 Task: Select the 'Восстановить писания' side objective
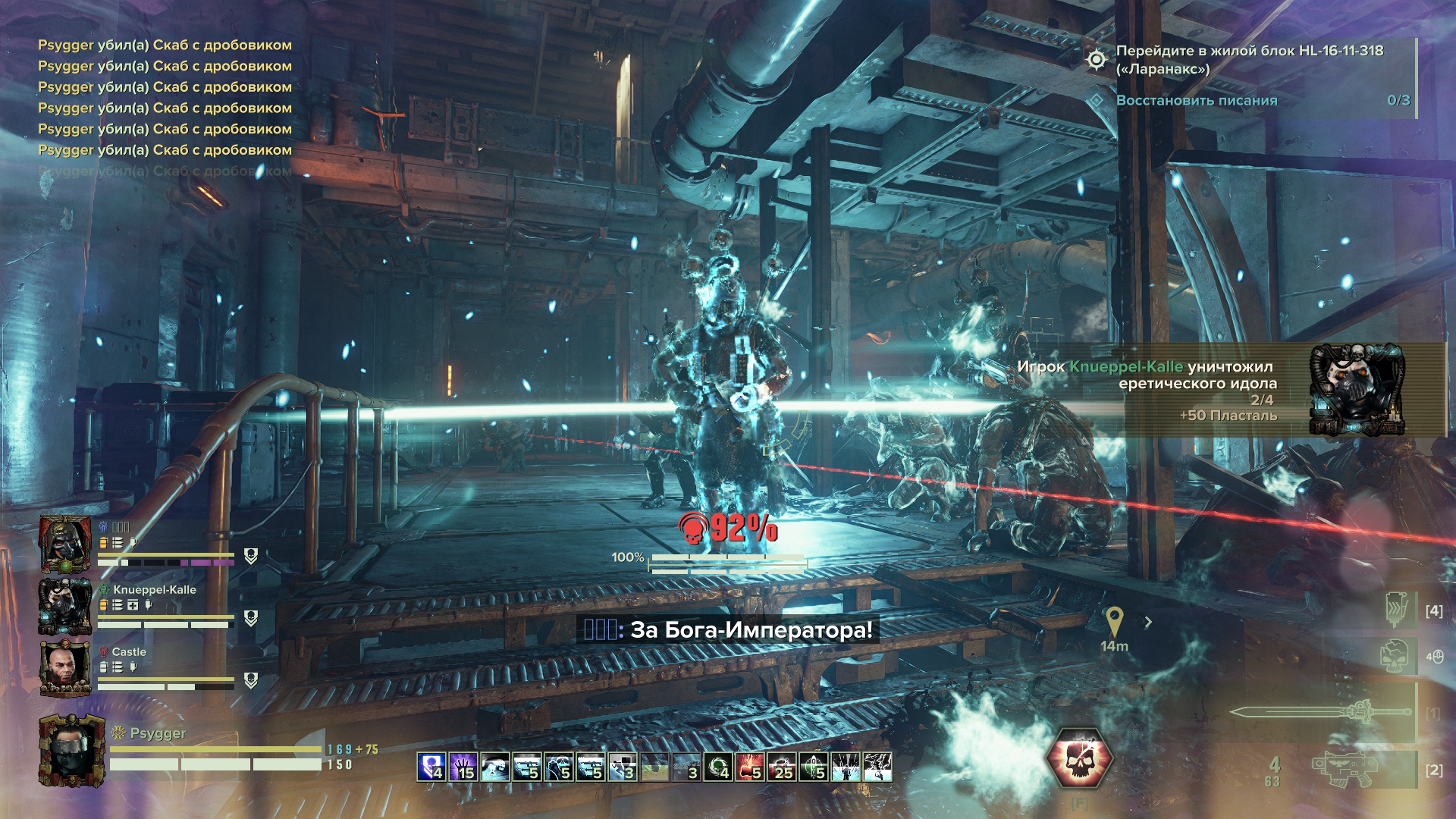tap(1197, 100)
